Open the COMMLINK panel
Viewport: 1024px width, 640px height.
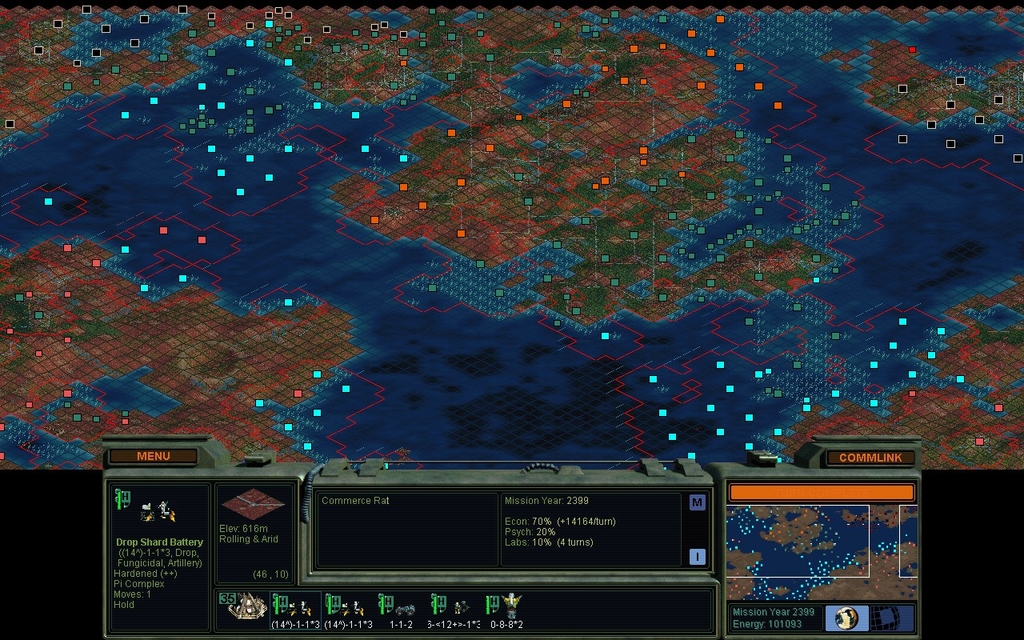coord(869,458)
